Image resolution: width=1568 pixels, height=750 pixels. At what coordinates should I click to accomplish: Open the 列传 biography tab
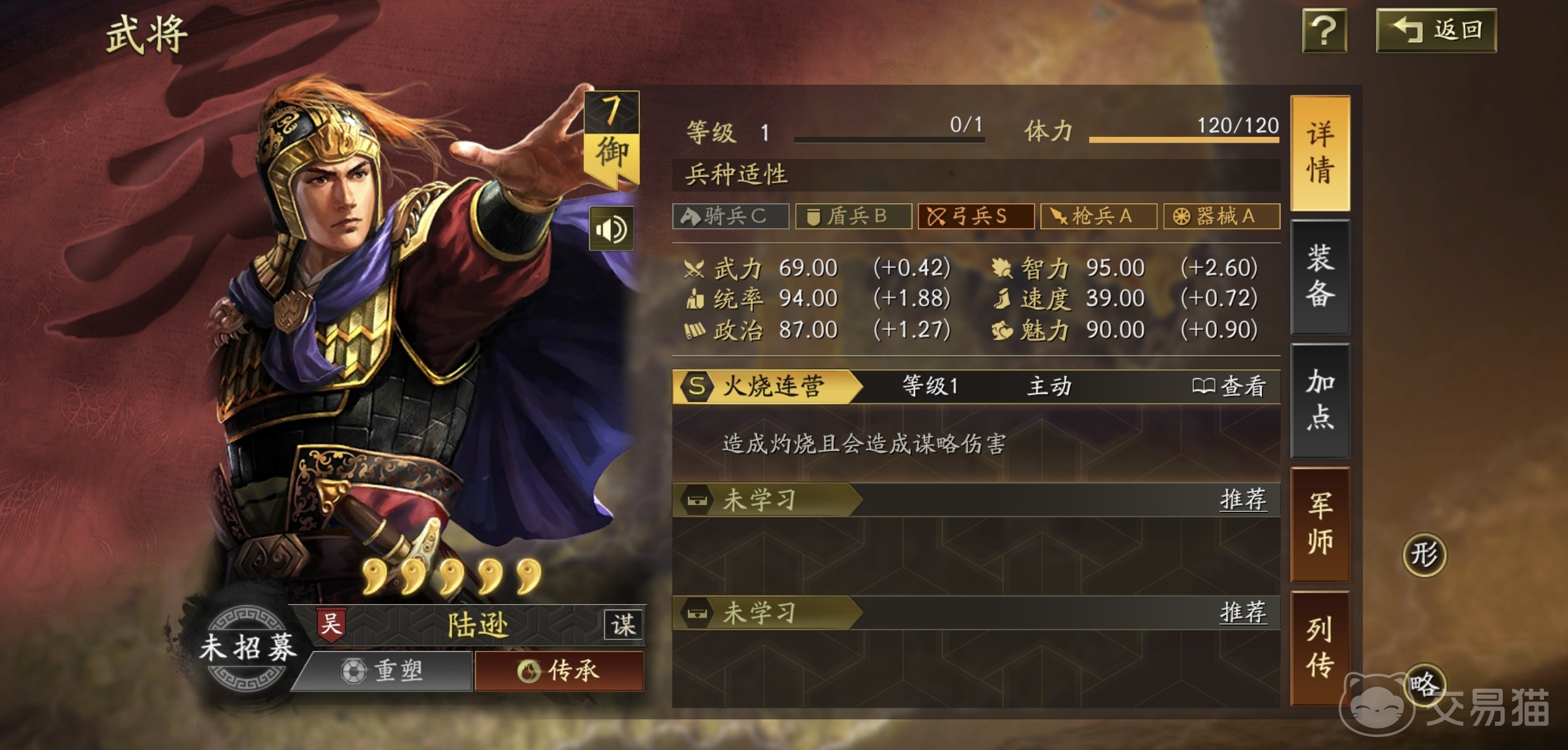pyautogui.click(x=1320, y=642)
